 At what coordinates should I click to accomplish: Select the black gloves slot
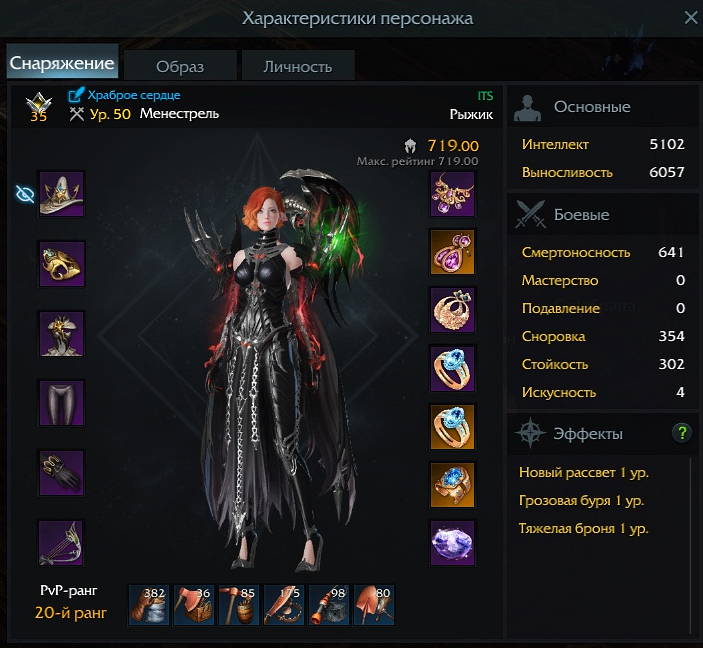pos(61,474)
